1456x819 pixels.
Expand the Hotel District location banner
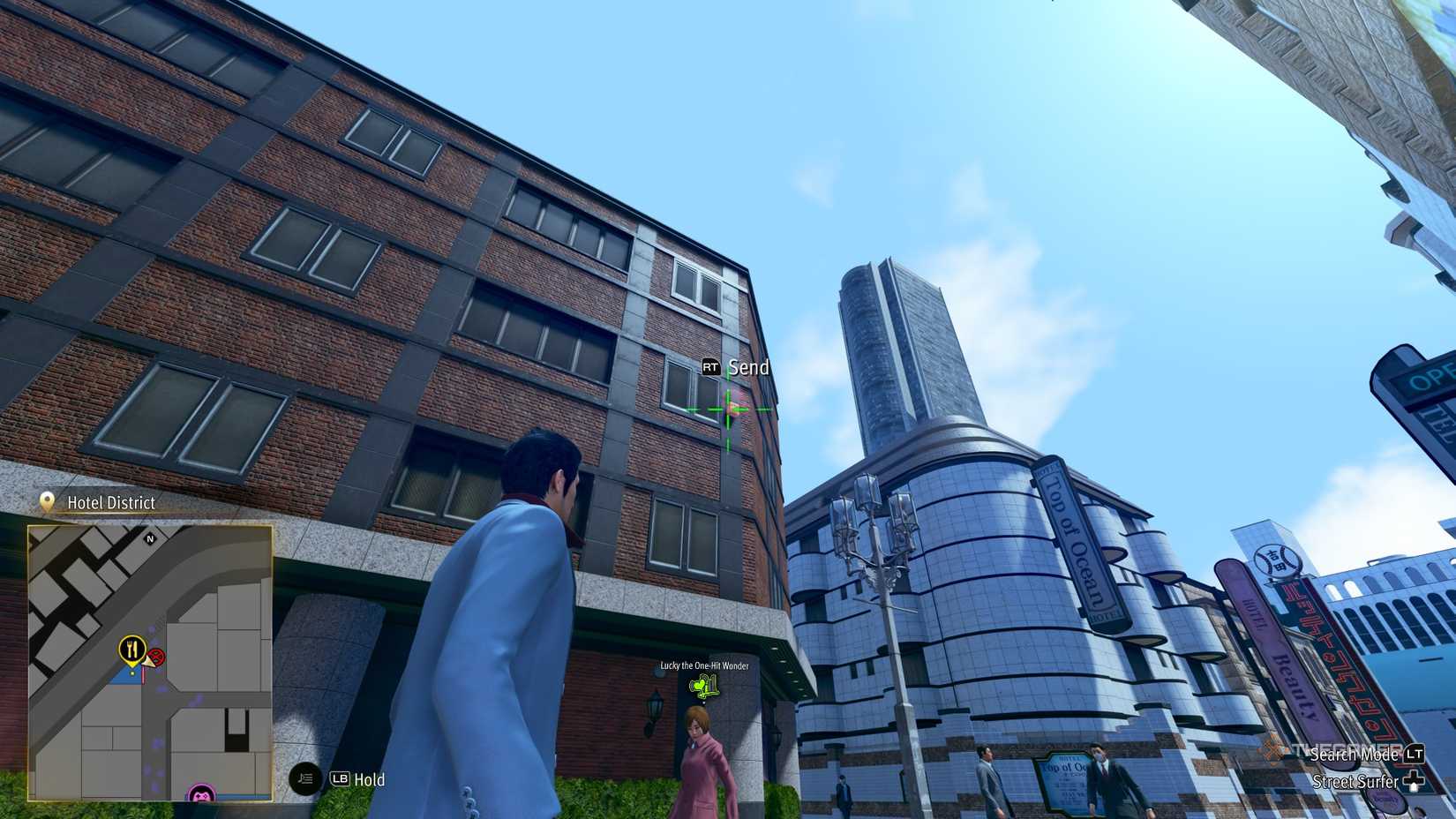point(110,503)
